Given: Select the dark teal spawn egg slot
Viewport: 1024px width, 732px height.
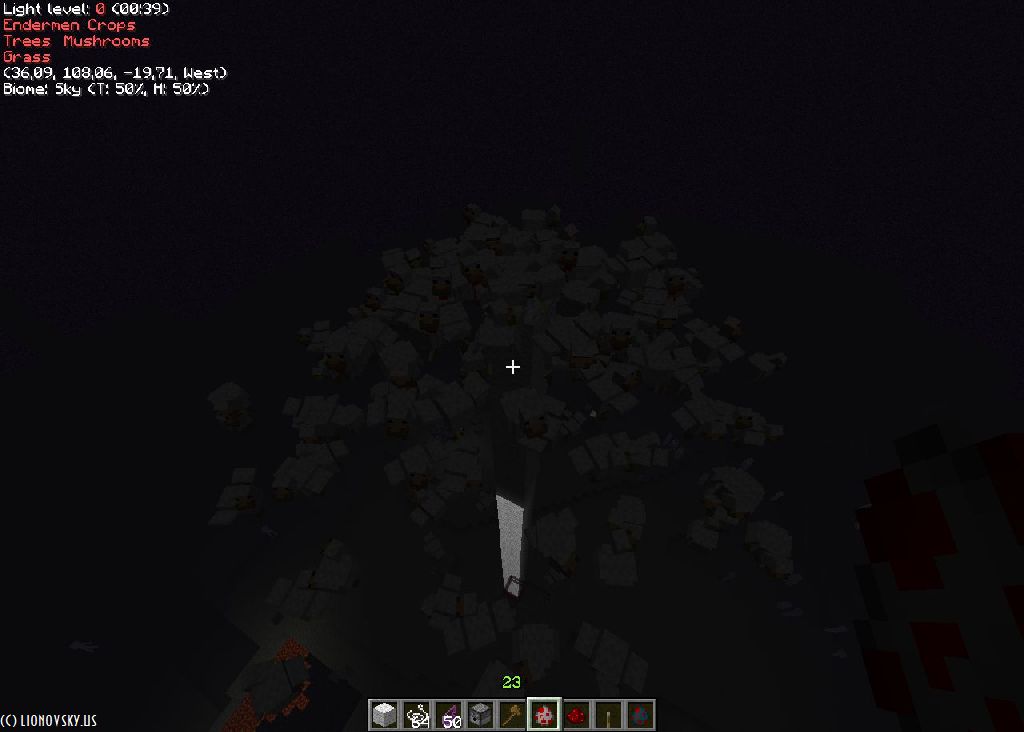Looking at the screenshot, I should point(640,714).
